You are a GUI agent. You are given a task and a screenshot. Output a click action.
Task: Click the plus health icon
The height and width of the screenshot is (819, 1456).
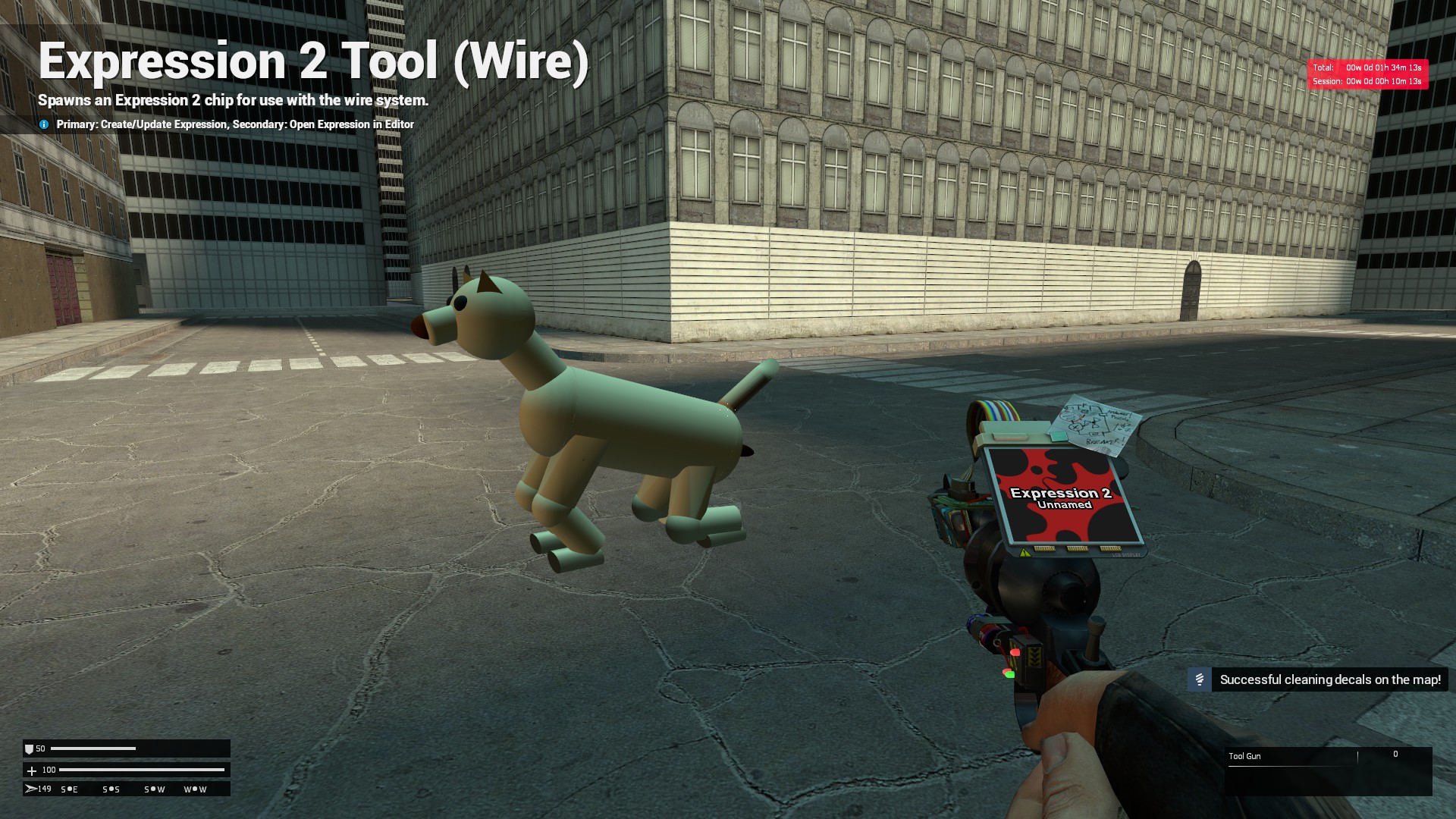click(x=31, y=769)
